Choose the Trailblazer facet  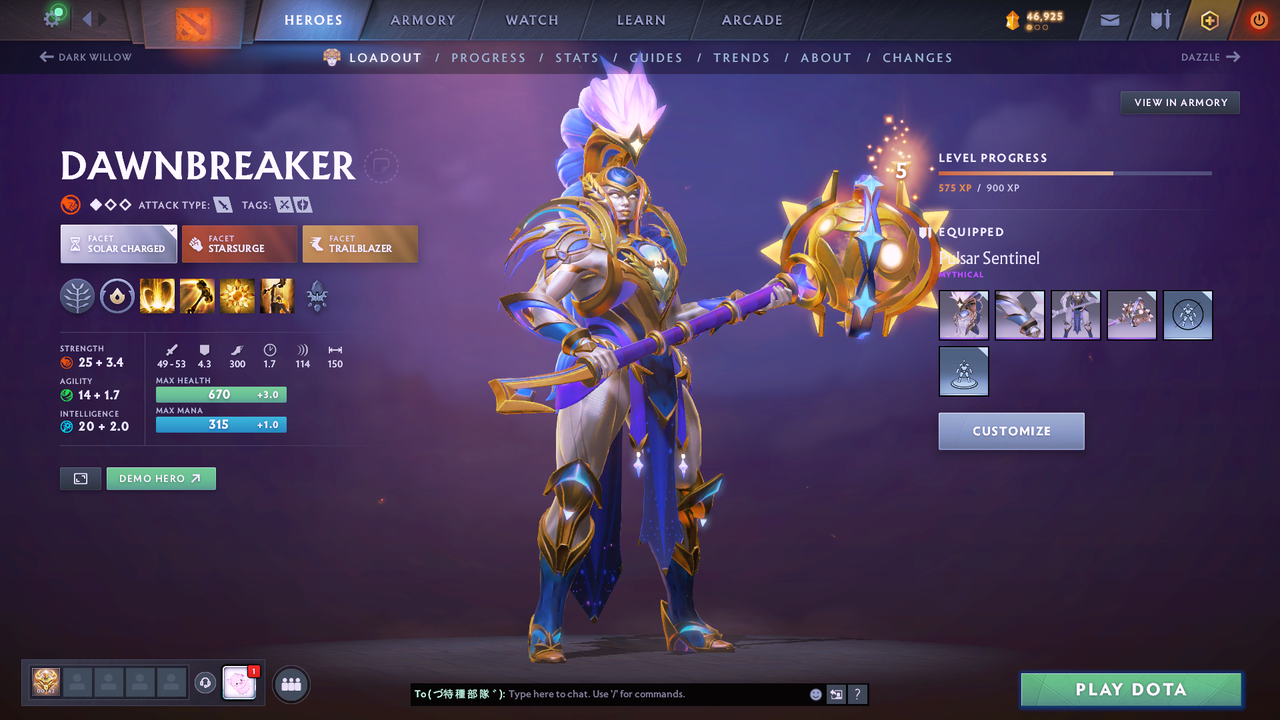tap(360, 244)
